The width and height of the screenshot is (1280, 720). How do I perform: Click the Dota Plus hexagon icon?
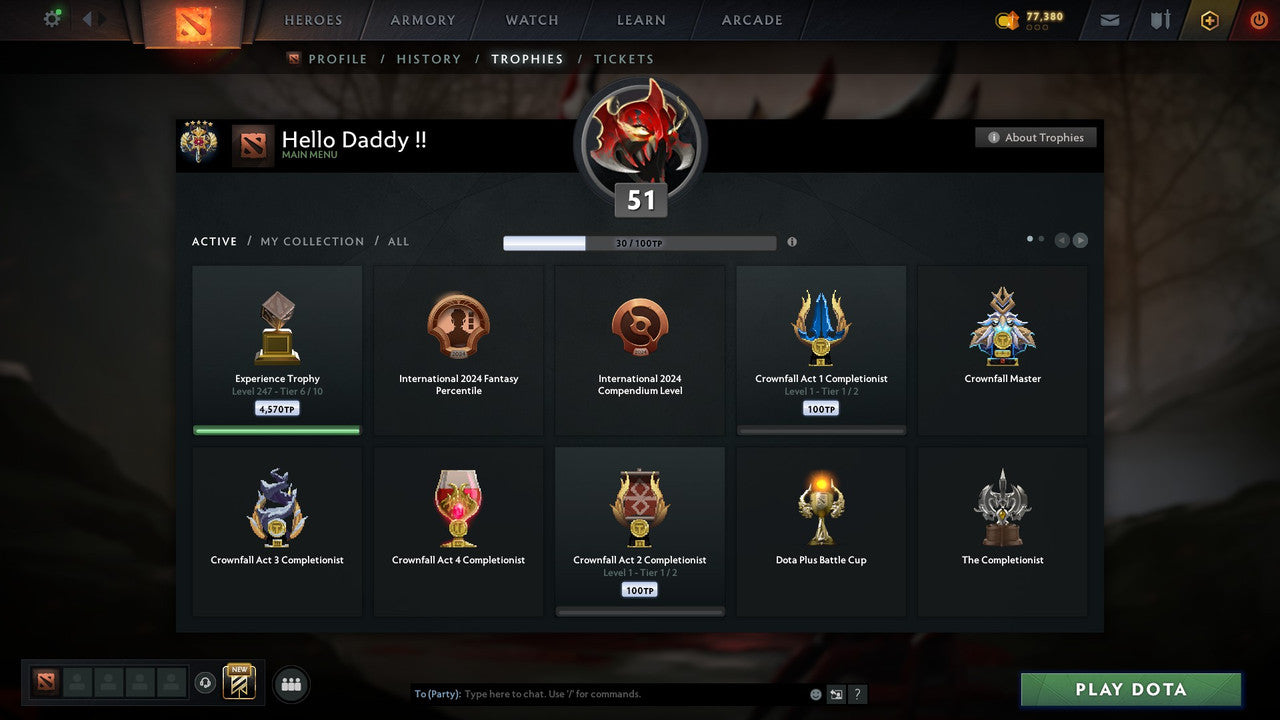[x=1209, y=20]
